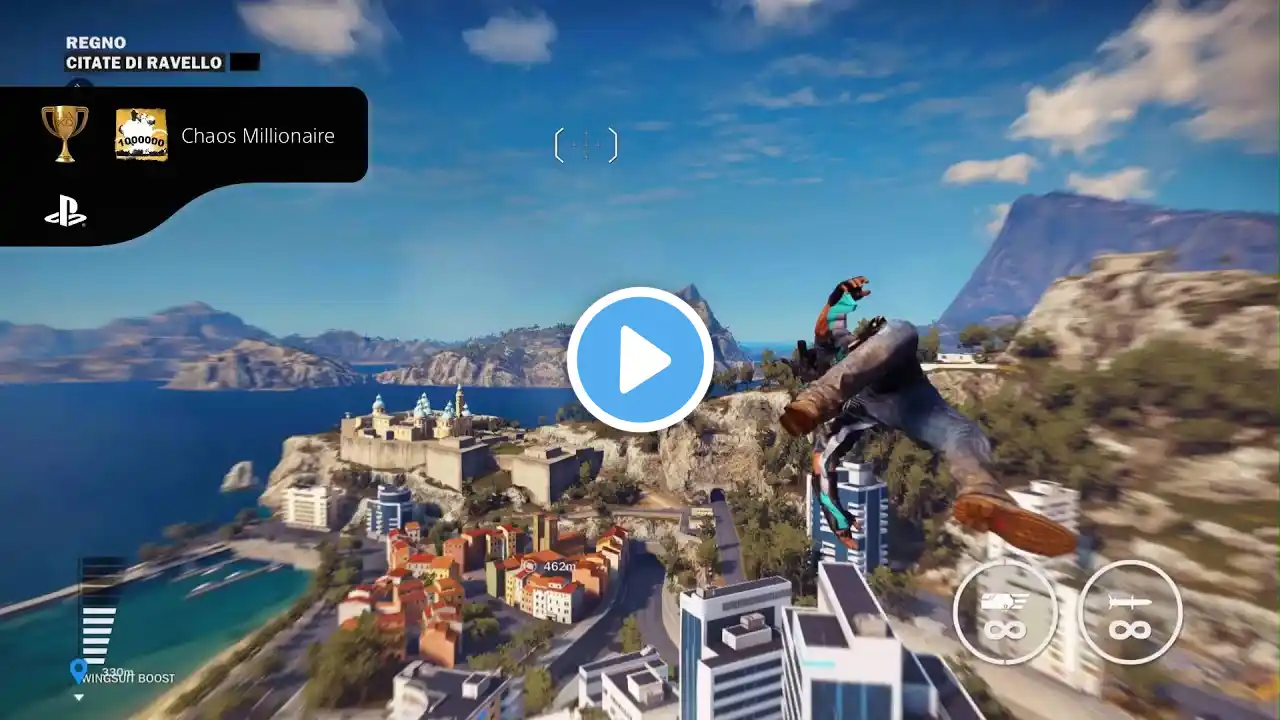The image size is (1280, 720).
Task: Select the grenade weapon circle
Action: point(1003,612)
